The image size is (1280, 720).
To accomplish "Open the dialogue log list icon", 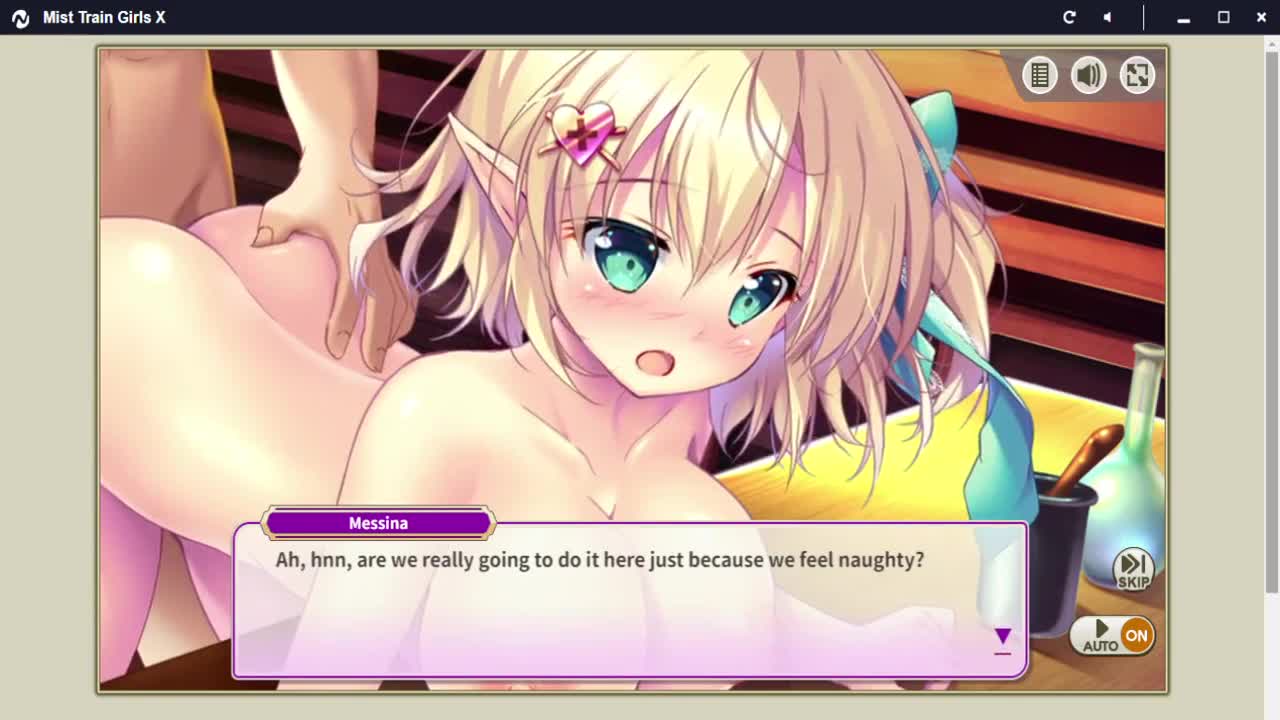I will coord(1040,75).
